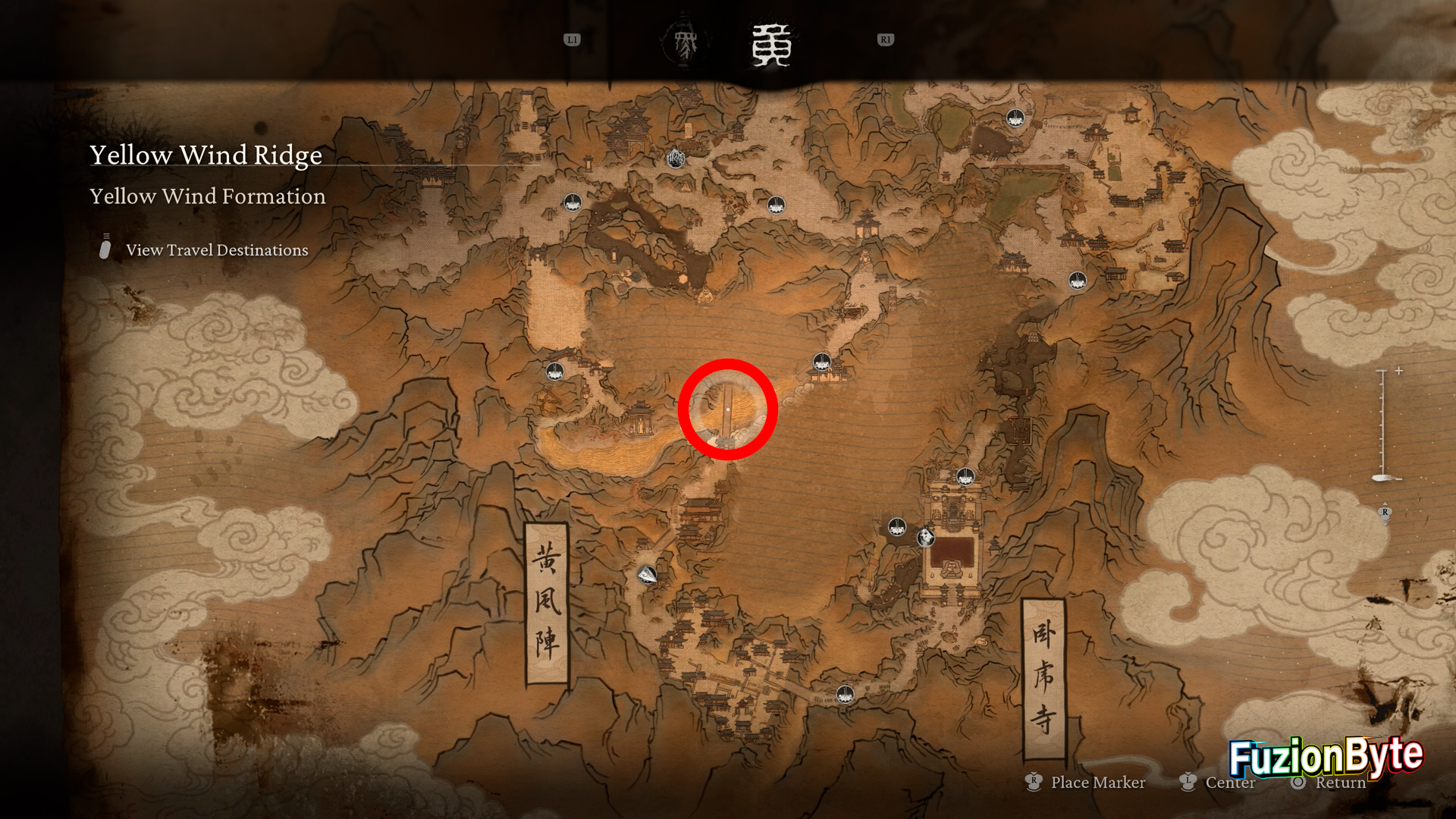The height and width of the screenshot is (819, 1456).
Task: Select the highlighted Yellow Wind Ridge chapter tab
Action: (x=771, y=45)
